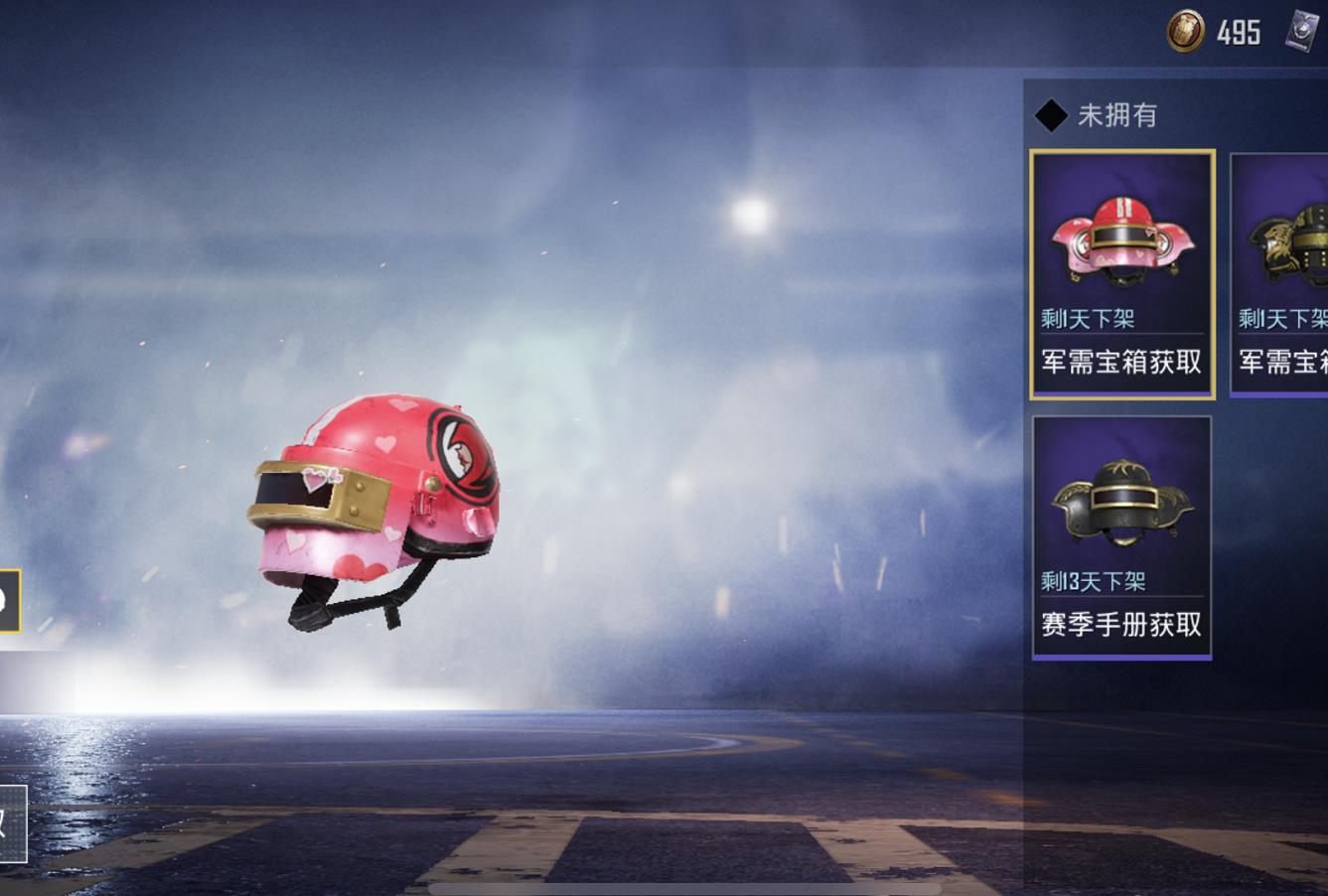
Task: Select the pink heart helmet skin card
Action: coord(1122,274)
